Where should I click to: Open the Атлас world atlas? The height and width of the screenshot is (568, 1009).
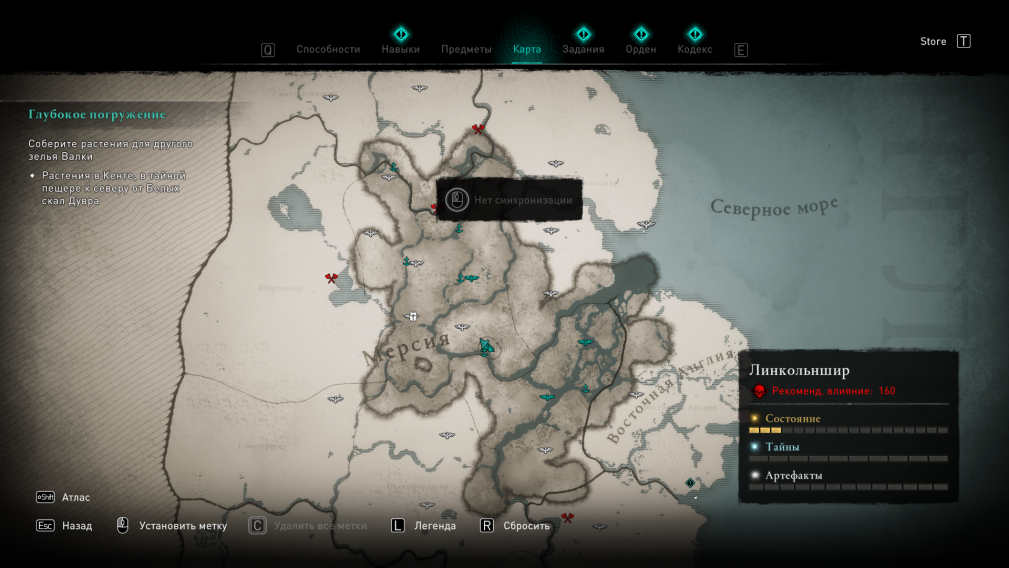(x=75, y=497)
